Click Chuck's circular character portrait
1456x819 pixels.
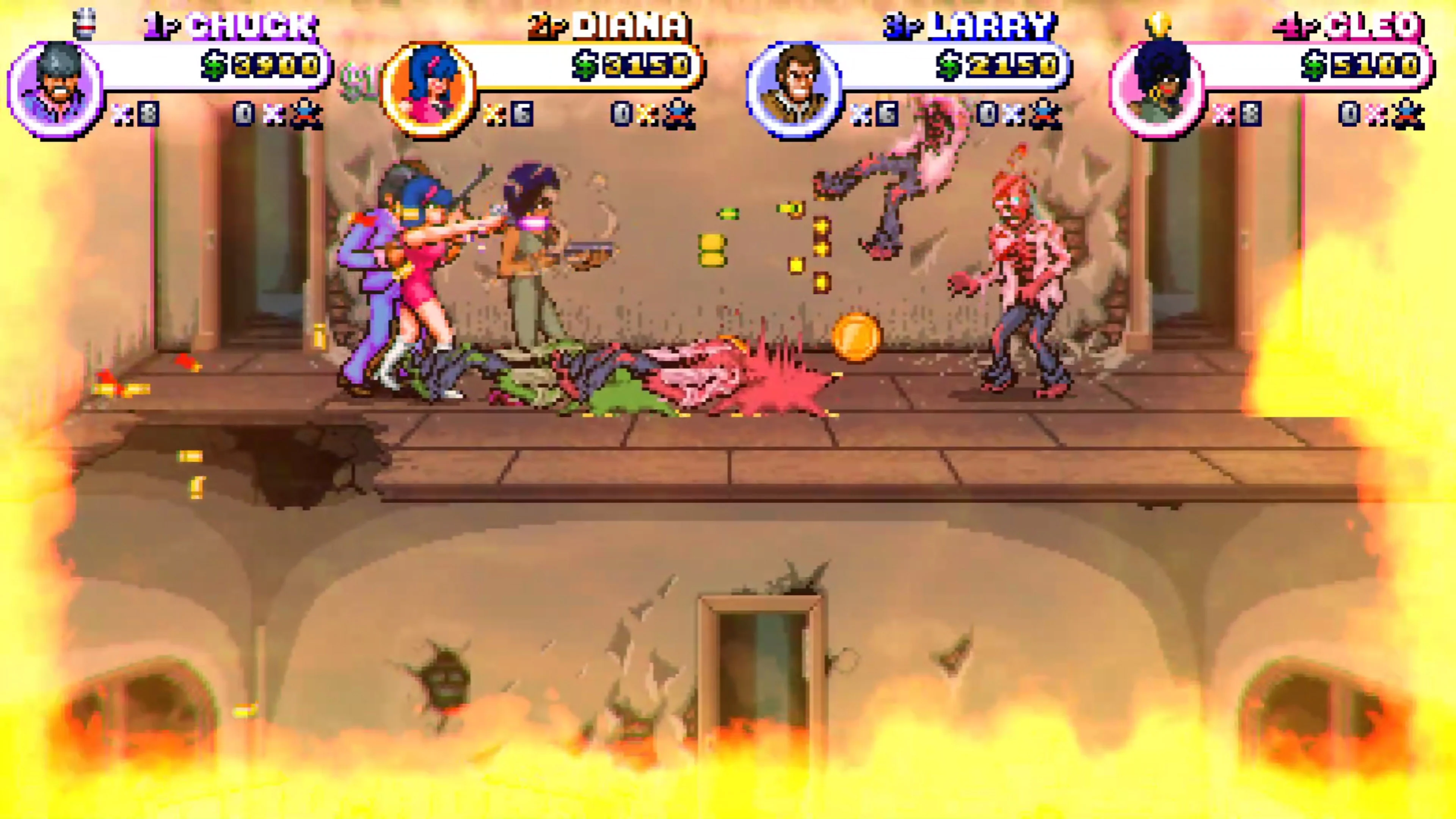point(54,88)
